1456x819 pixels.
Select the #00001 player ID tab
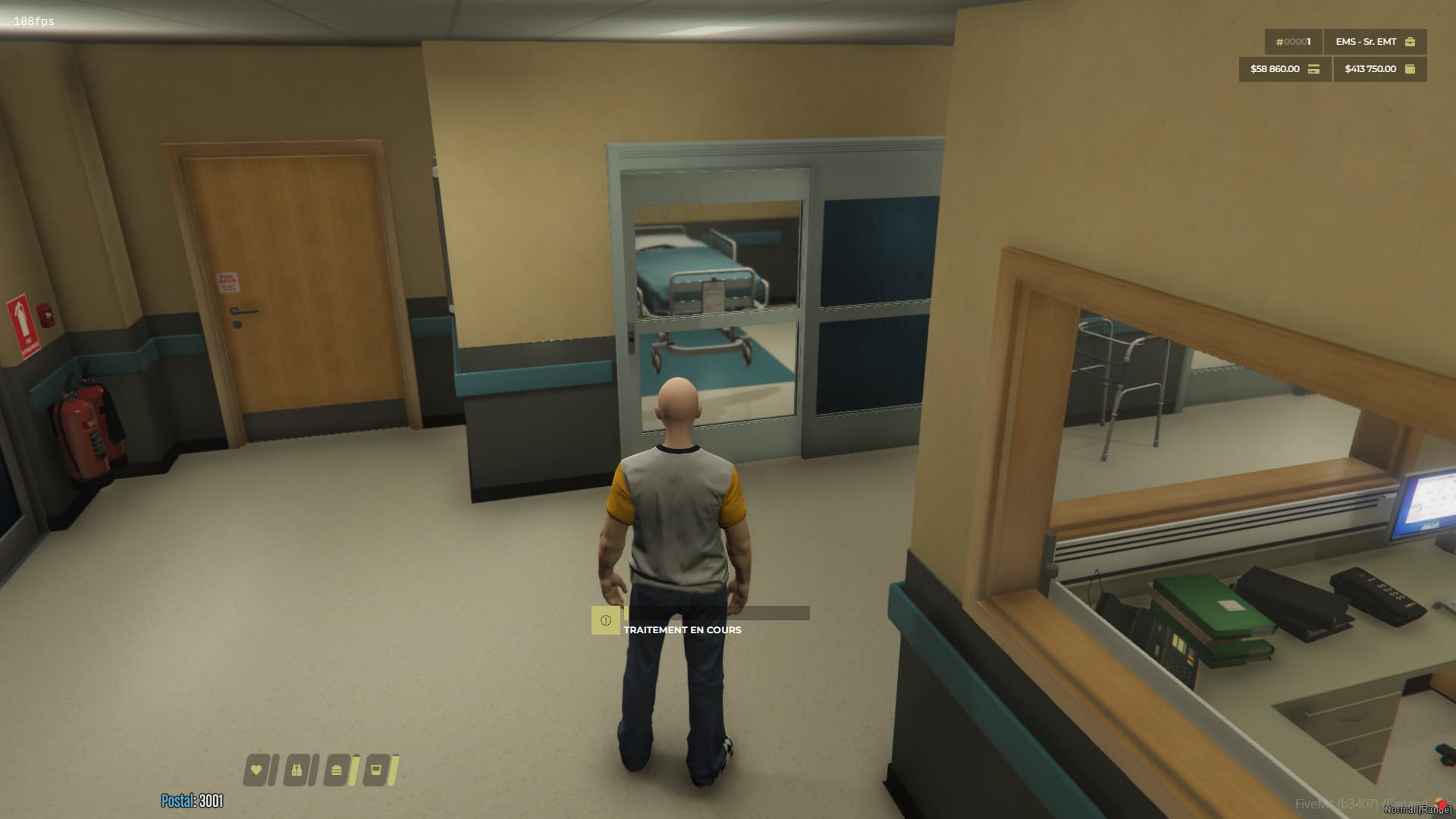[x=1294, y=42]
